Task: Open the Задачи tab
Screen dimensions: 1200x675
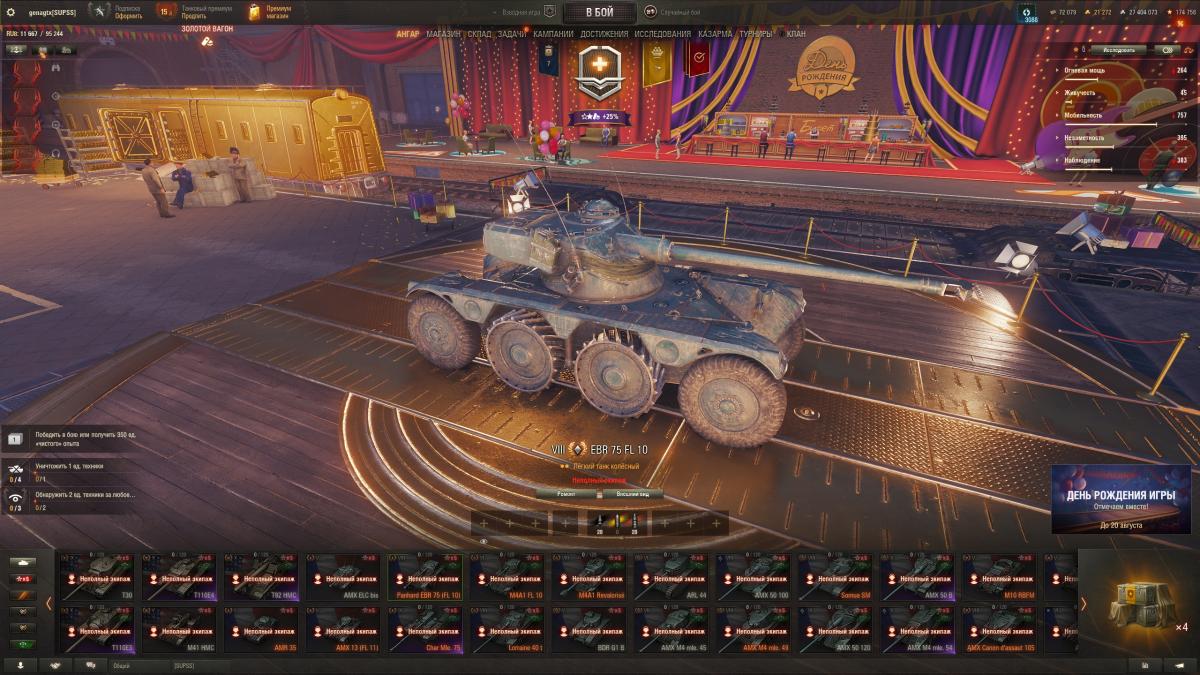Action: click(x=512, y=34)
